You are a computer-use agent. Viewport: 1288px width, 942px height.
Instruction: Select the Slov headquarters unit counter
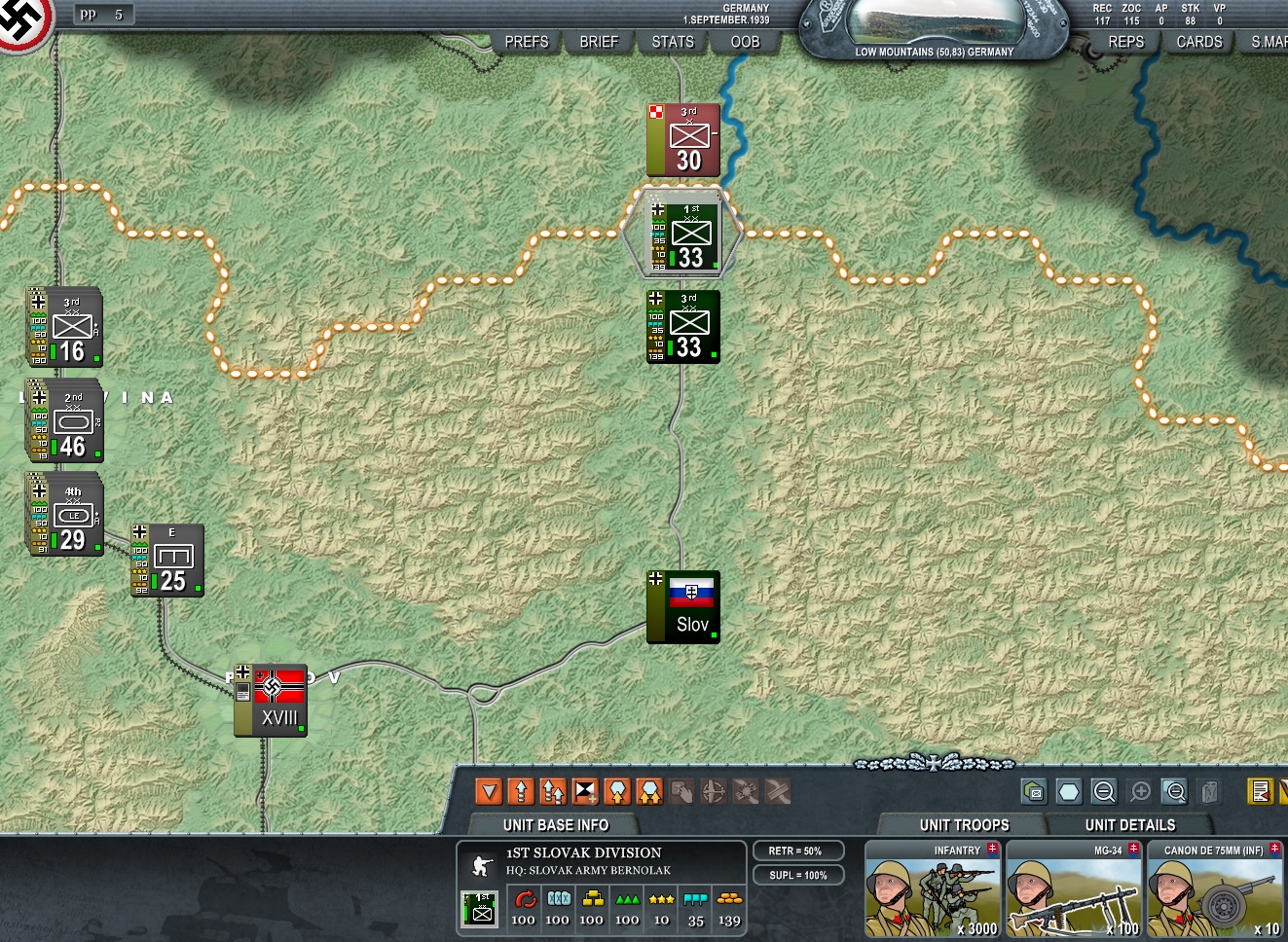pos(683,607)
